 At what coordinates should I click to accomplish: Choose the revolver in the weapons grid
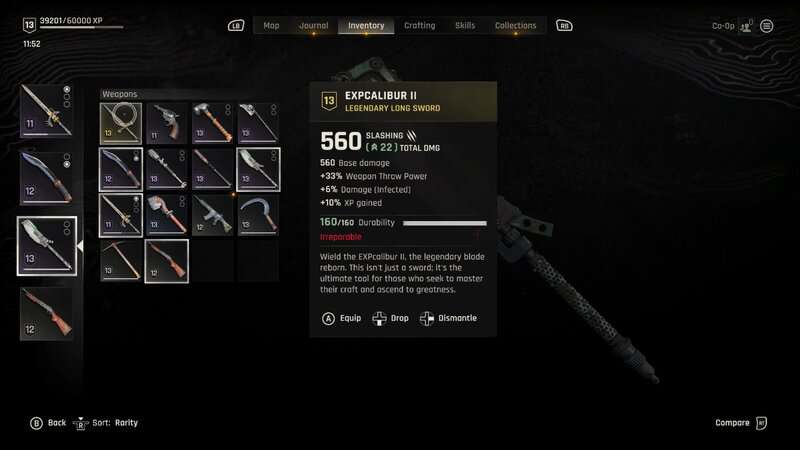pos(166,123)
